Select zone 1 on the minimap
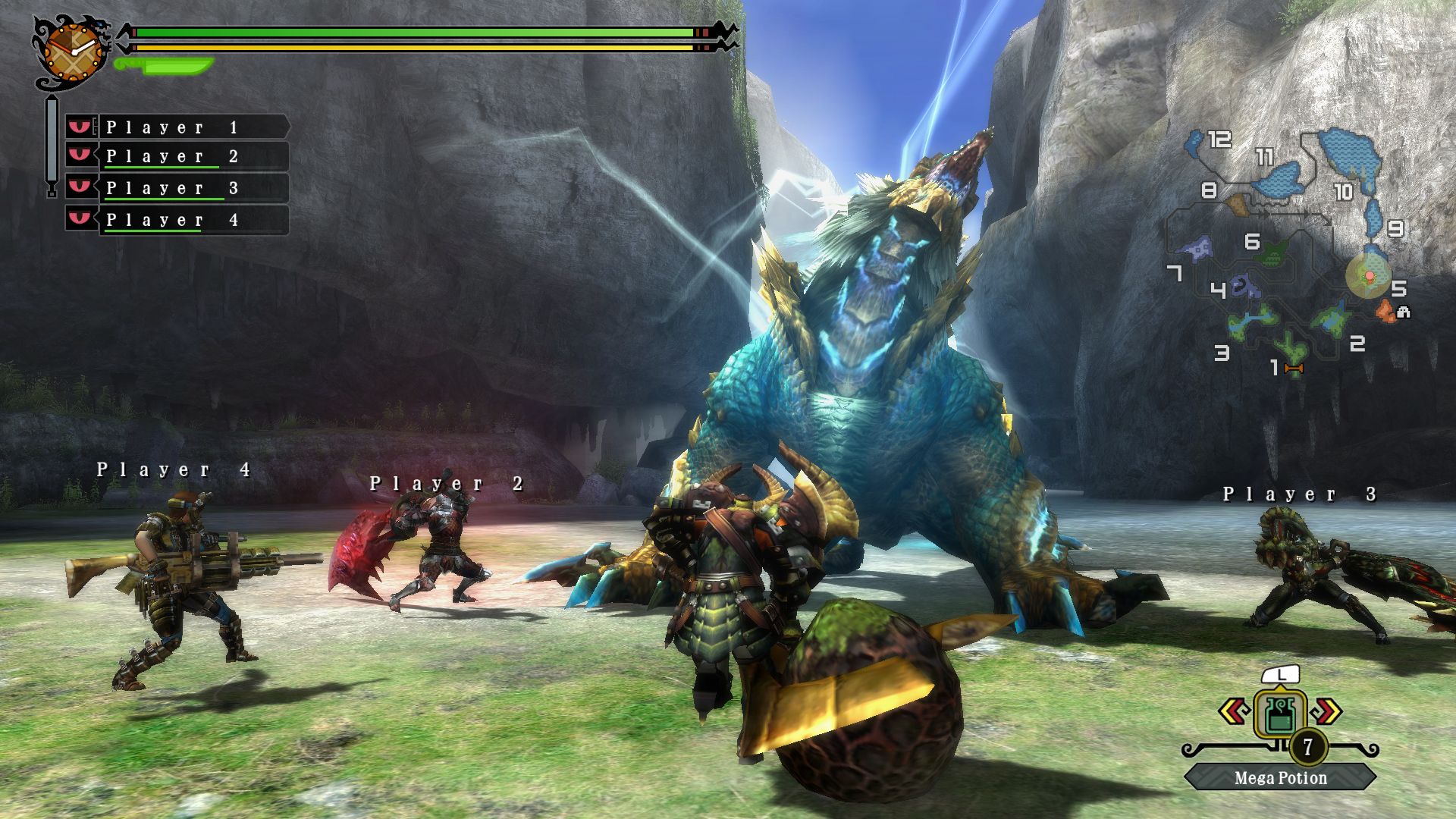Image resolution: width=1456 pixels, height=819 pixels. coord(1276,367)
